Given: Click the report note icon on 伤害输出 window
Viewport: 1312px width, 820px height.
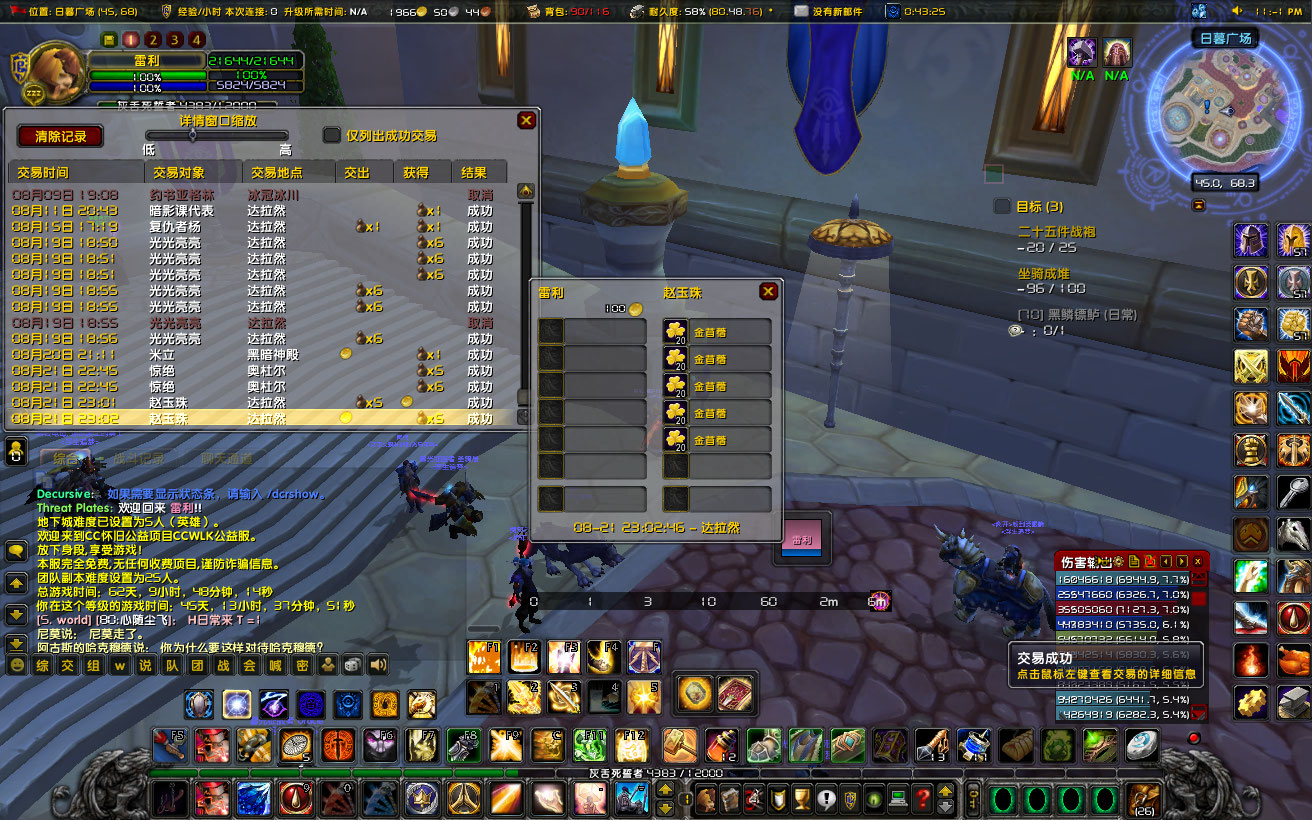Looking at the screenshot, I should [1133, 561].
